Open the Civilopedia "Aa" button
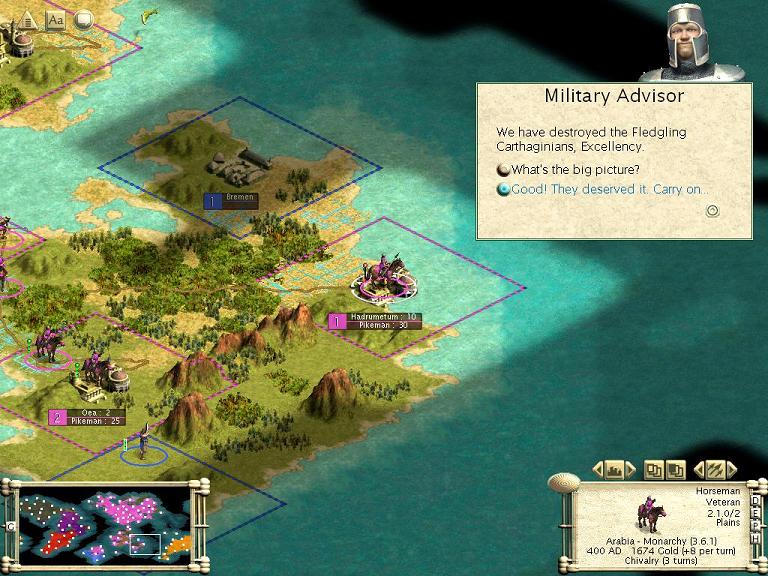 [55, 18]
